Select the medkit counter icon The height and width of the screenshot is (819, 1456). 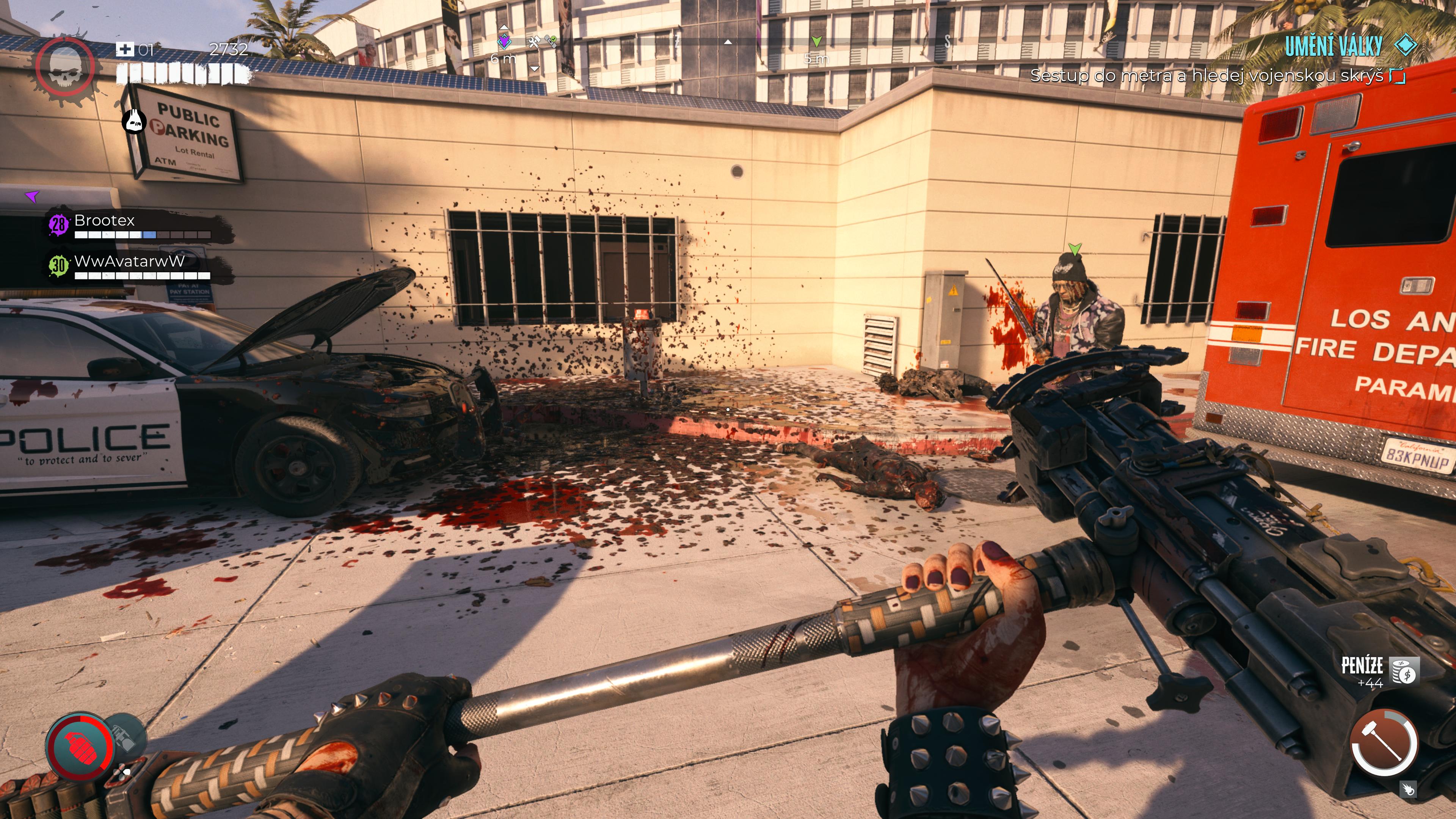125,50
